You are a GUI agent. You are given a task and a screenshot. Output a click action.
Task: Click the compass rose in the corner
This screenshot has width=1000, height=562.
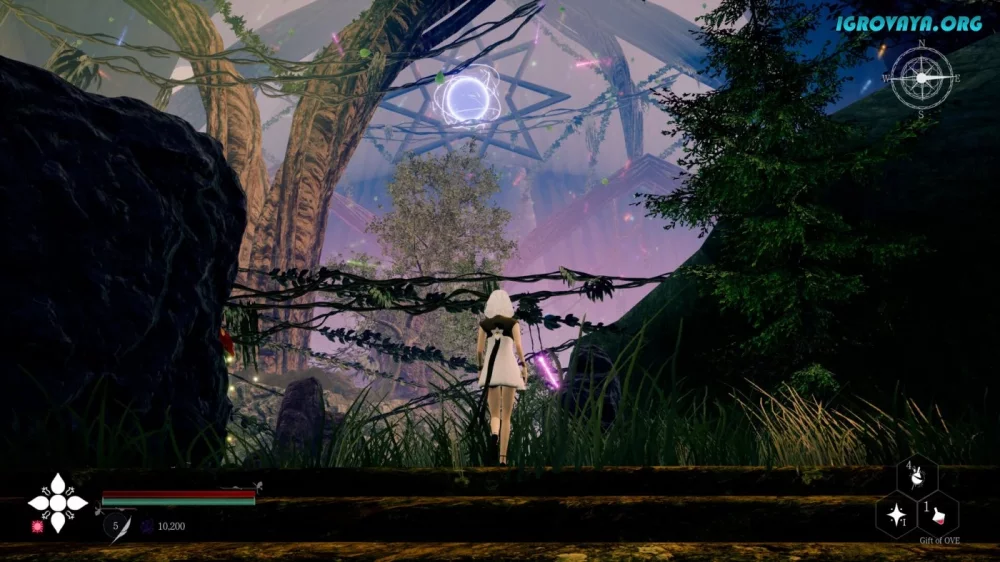pyautogui.click(x=922, y=78)
